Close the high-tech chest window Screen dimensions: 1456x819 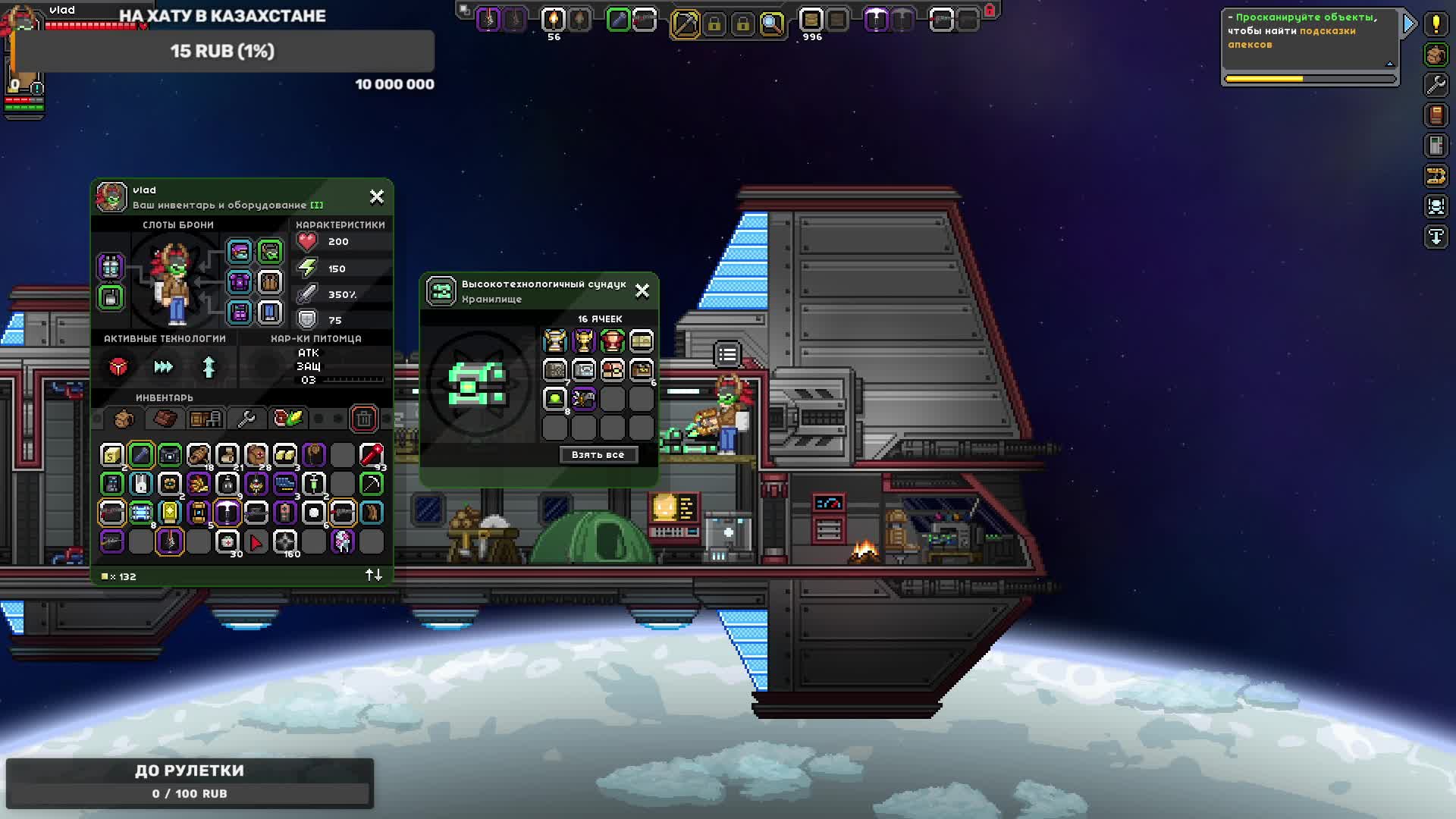642,291
